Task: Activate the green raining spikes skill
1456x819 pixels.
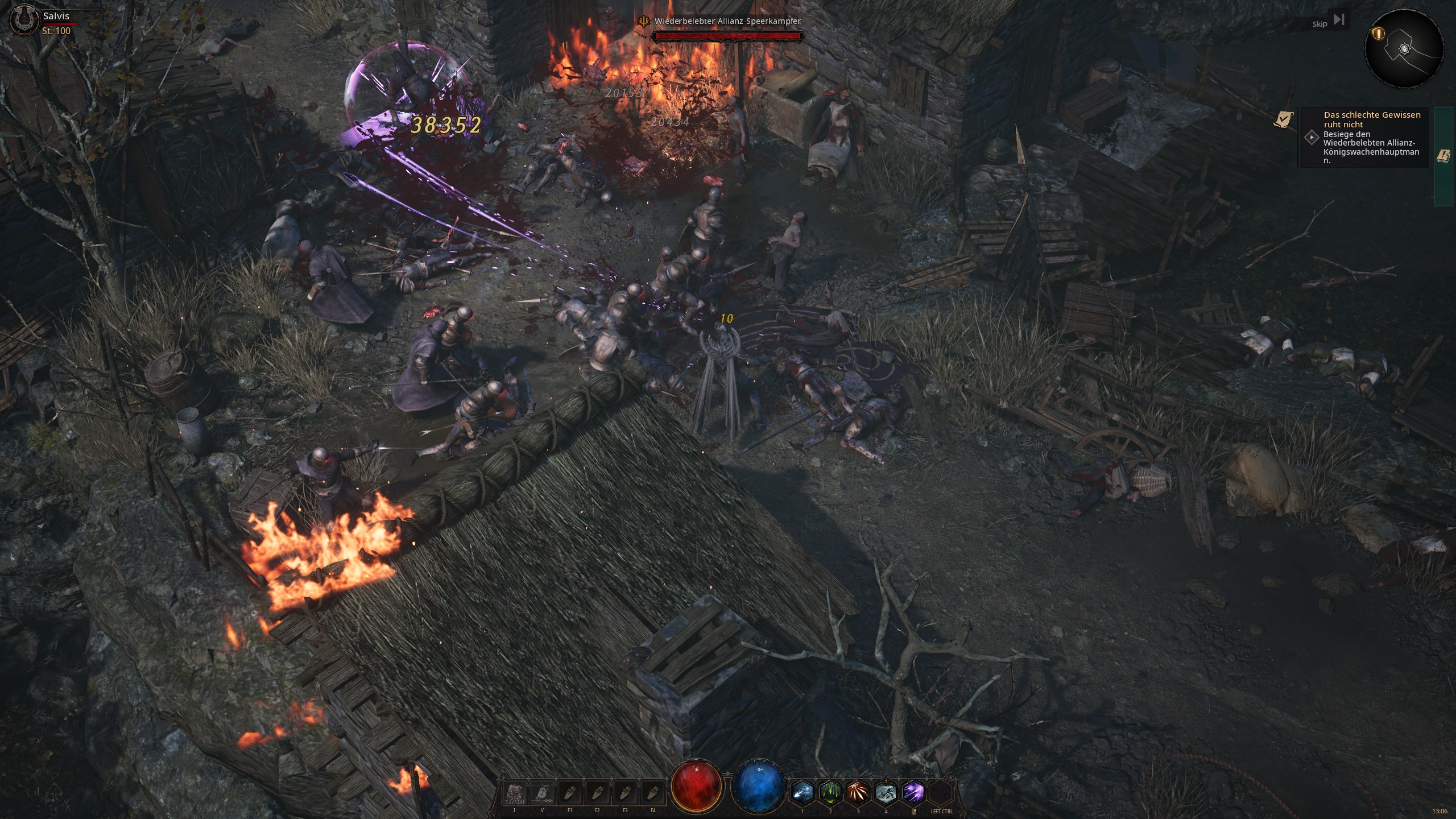Action: pos(830,792)
